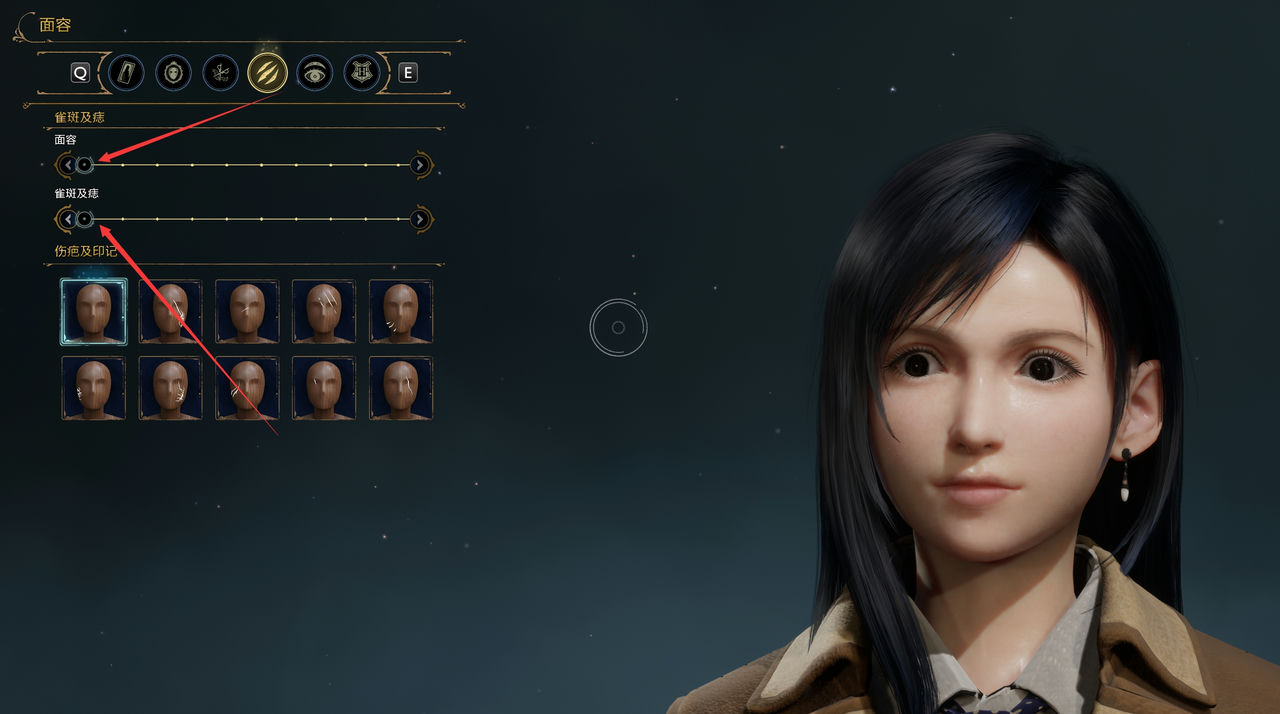Screen dimensions: 1280x714
Task: Pick the forehead triple-slash scar thumbnail
Action: point(324,311)
